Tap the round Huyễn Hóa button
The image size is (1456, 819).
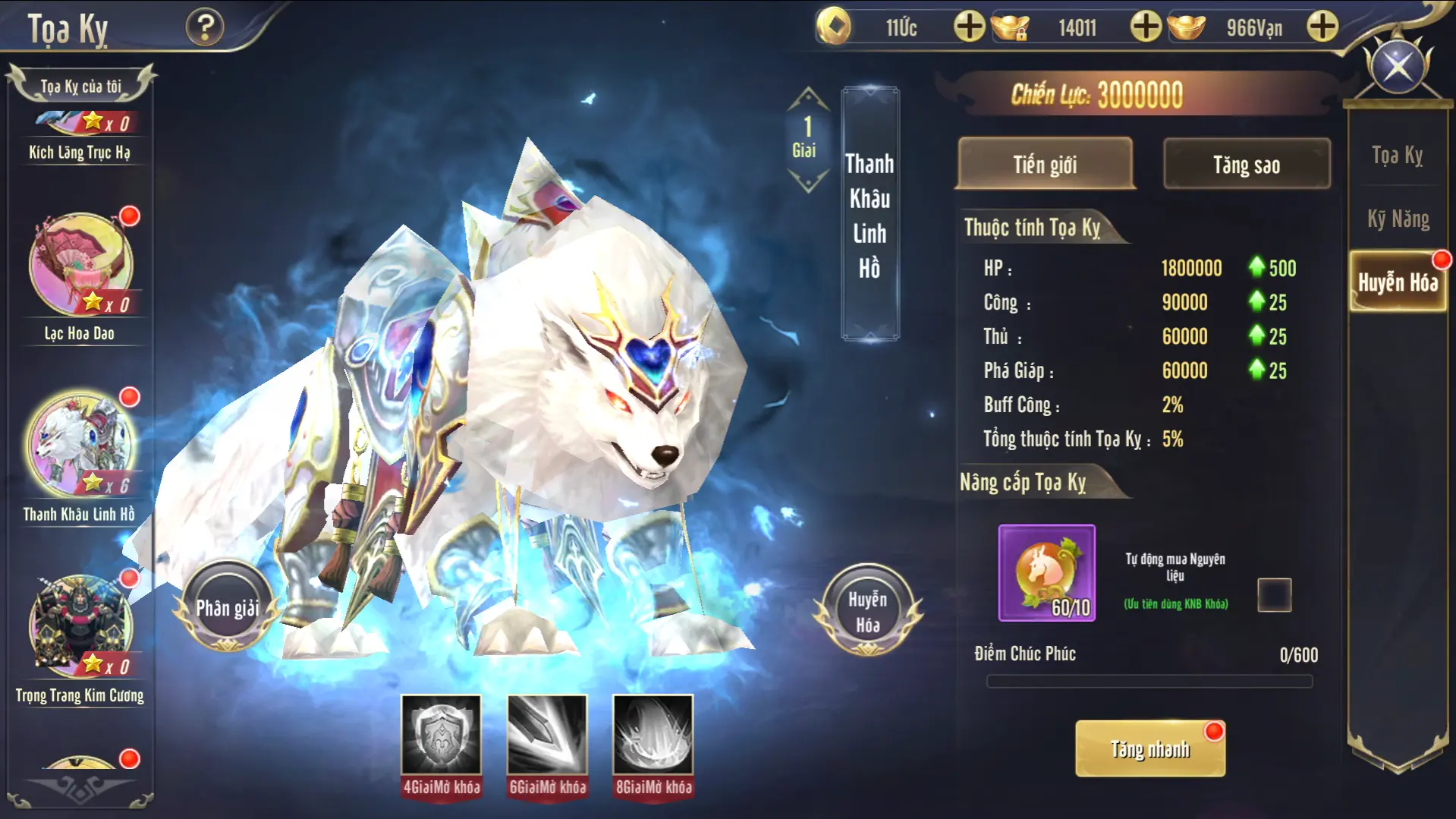coord(867,610)
